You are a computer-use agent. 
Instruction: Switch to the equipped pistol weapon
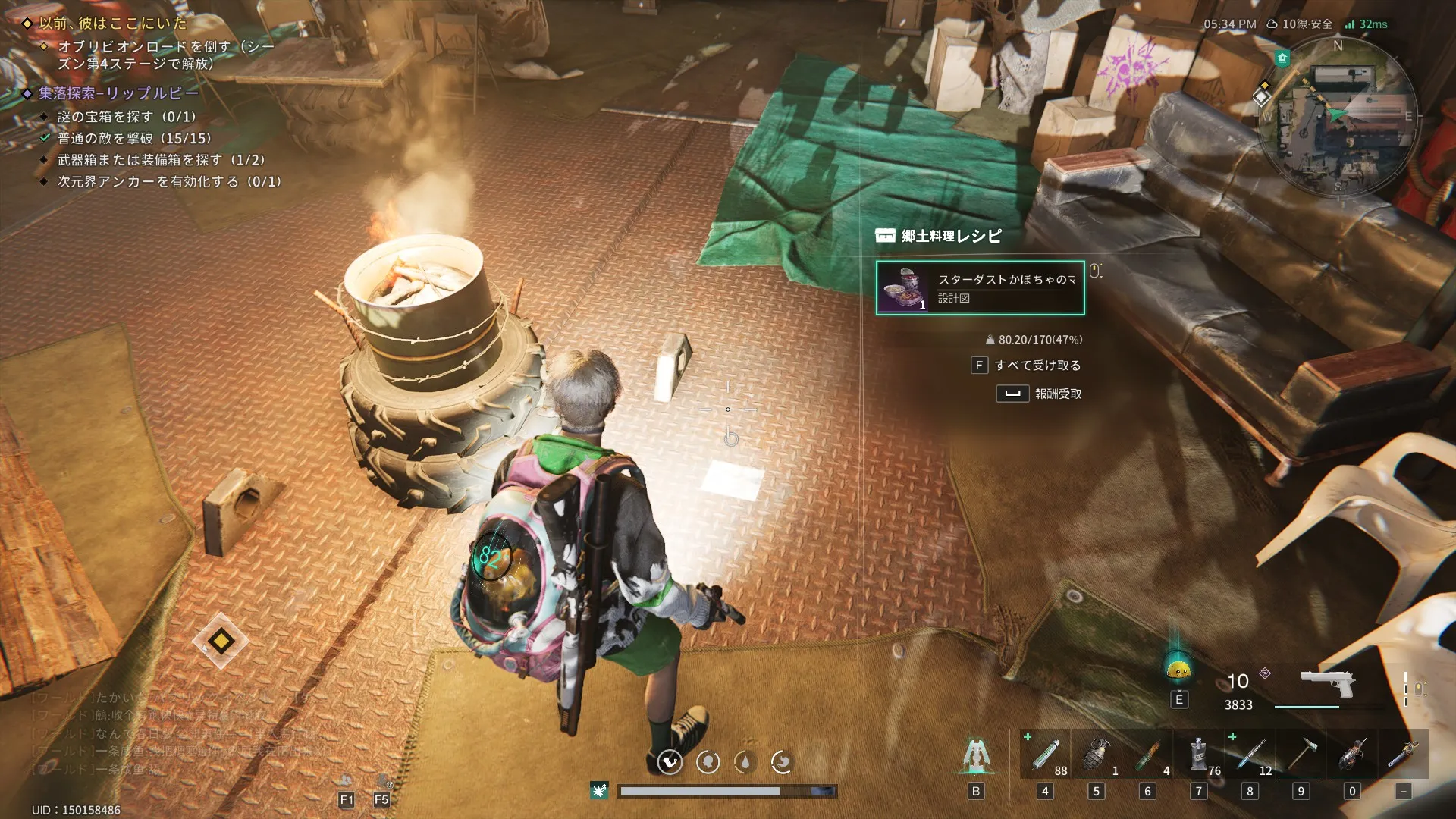1327,685
